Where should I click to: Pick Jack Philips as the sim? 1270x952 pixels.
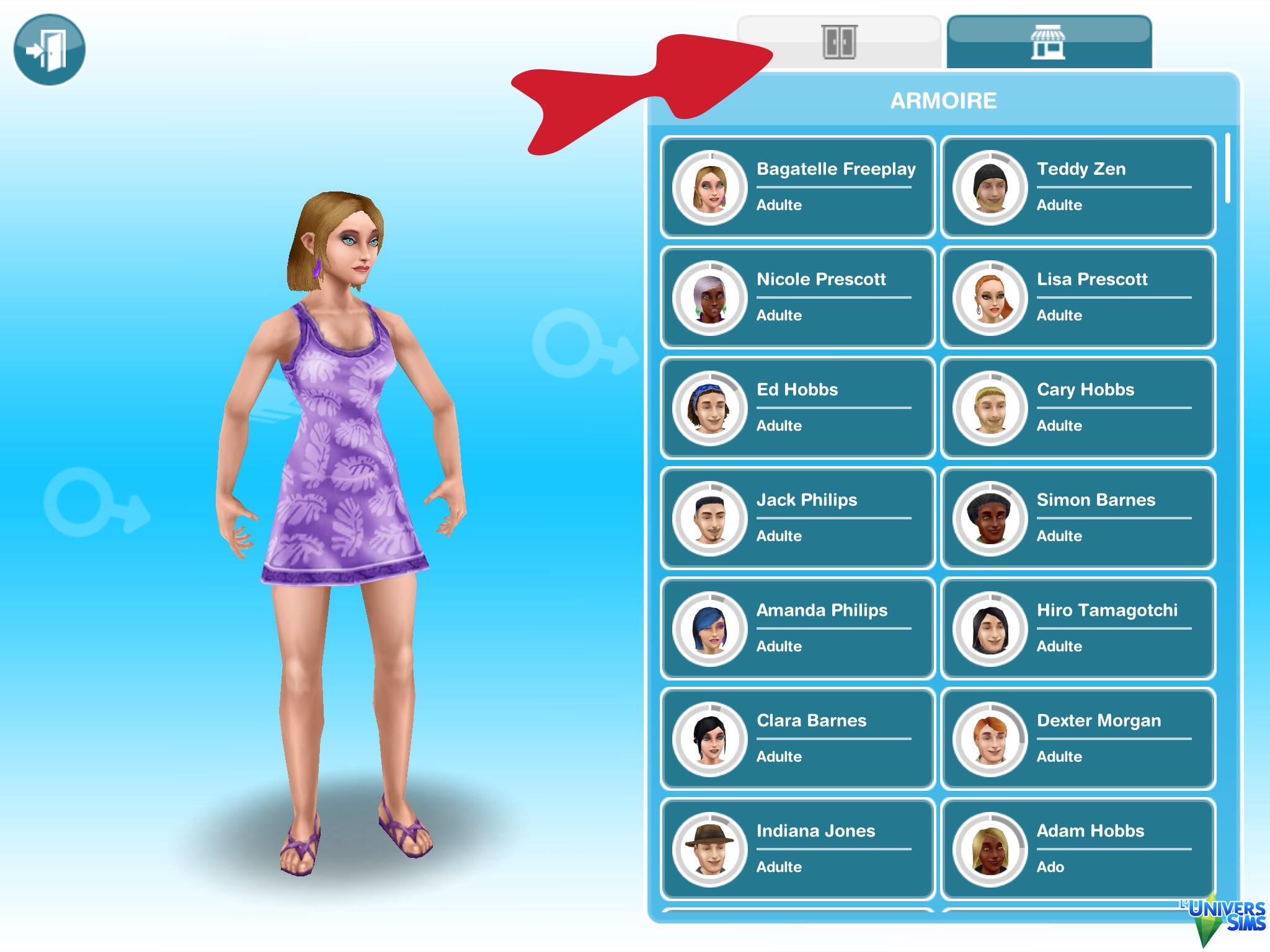tap(797, 518)
